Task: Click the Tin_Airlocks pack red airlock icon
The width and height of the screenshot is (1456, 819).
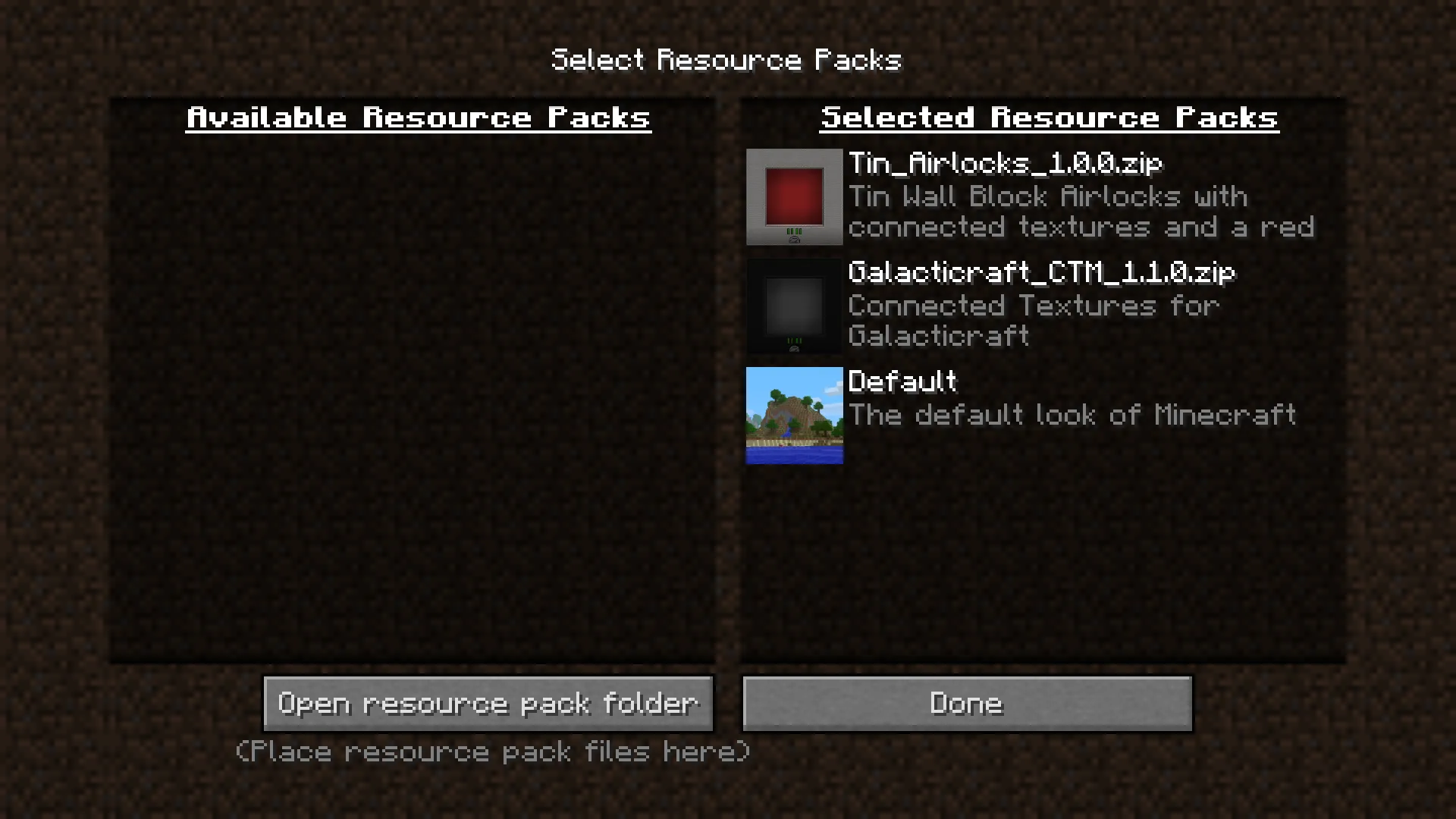Action: pyautogui.click(x=794, y=197)
